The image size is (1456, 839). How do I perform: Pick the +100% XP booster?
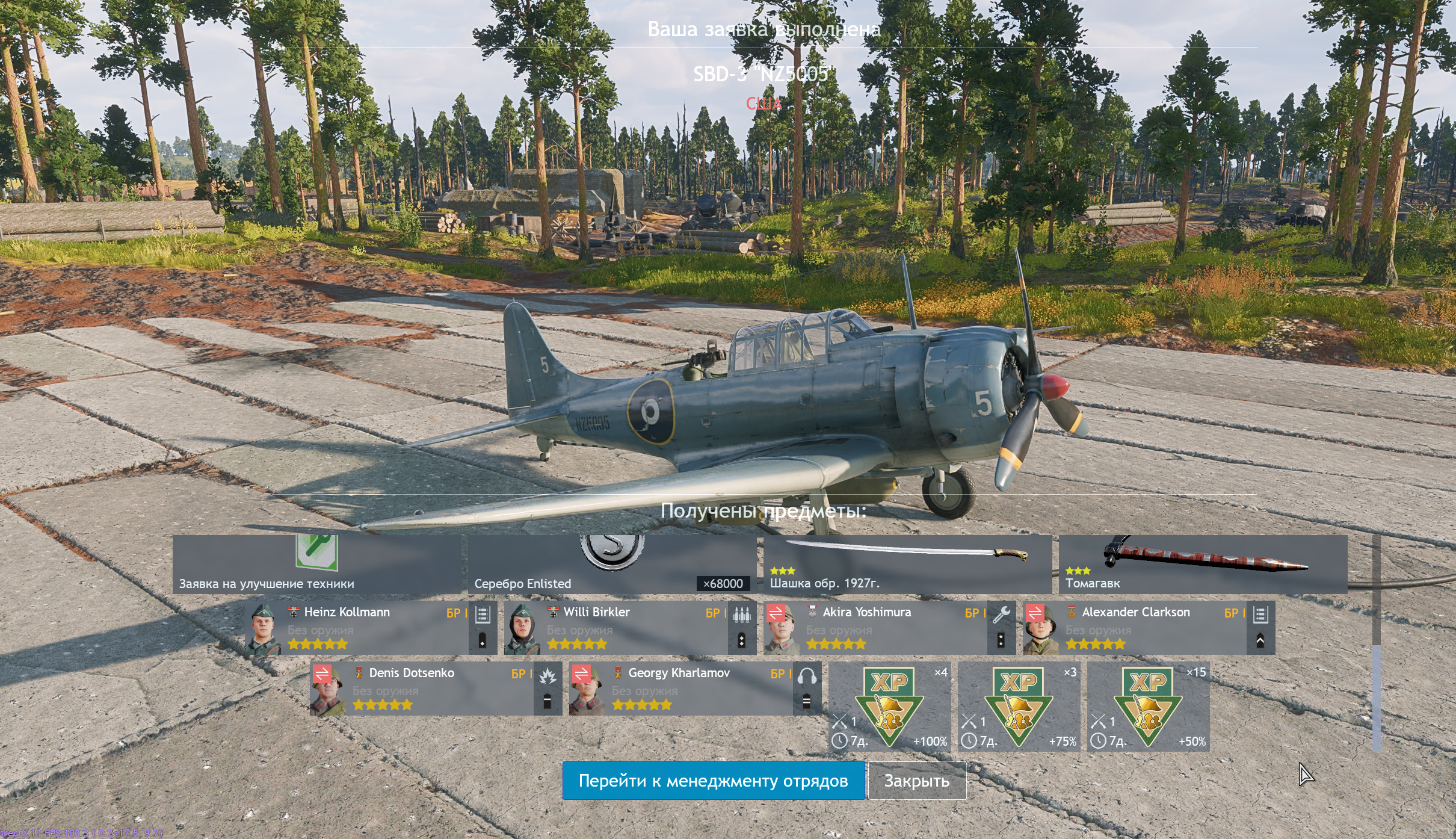point(889,707)
